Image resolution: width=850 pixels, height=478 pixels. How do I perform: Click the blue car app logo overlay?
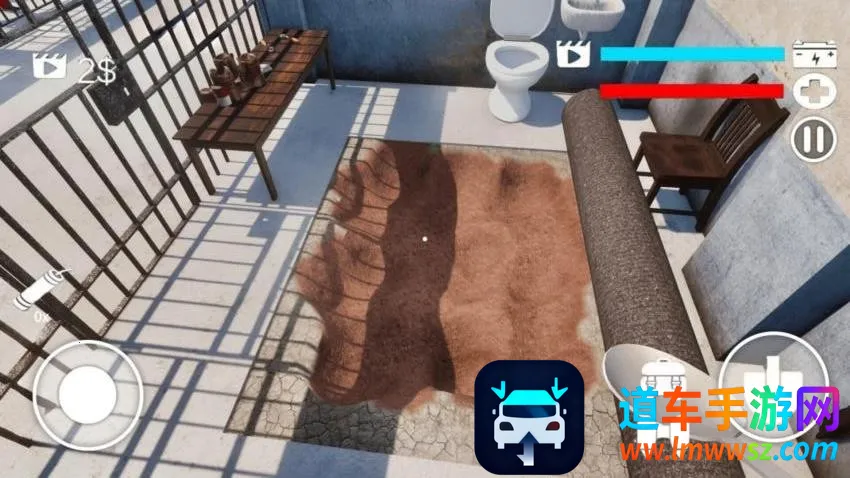[528, 416]
